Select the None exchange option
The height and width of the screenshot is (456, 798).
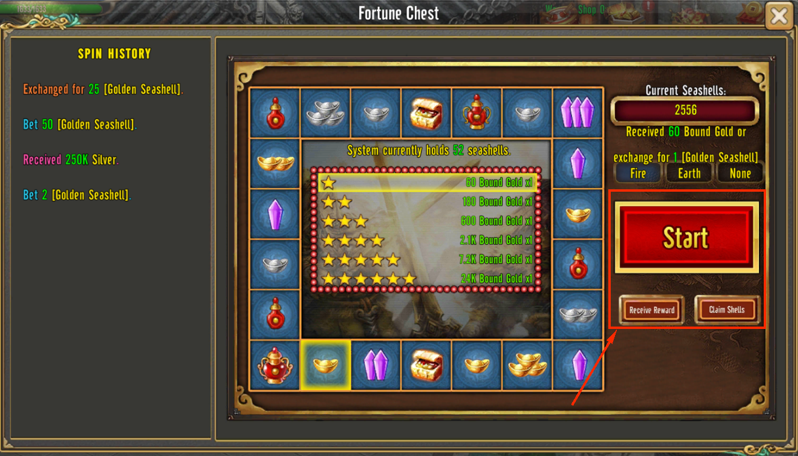tap(740, 173)
